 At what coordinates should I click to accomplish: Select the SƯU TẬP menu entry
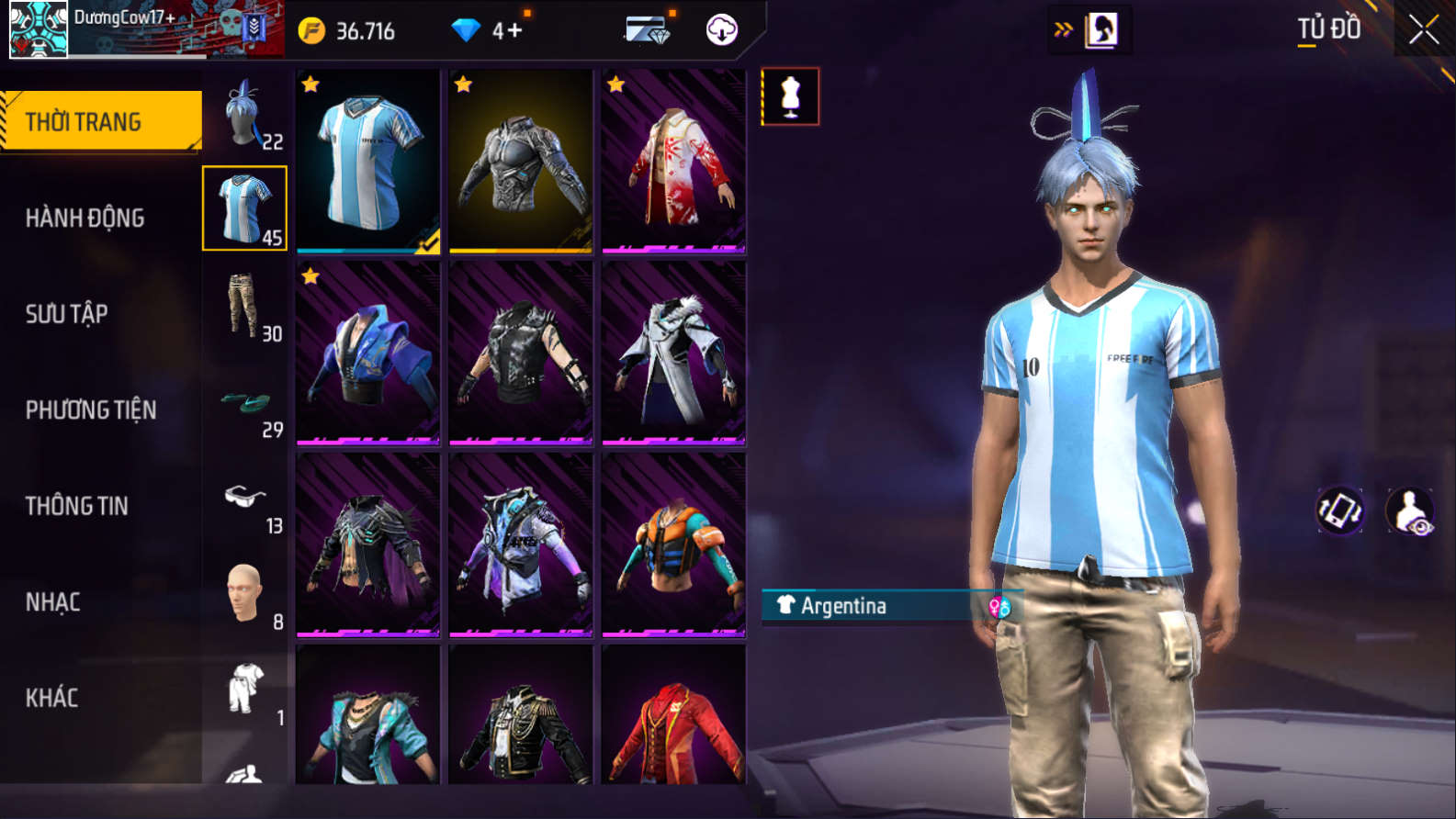[x=66, y=314]
